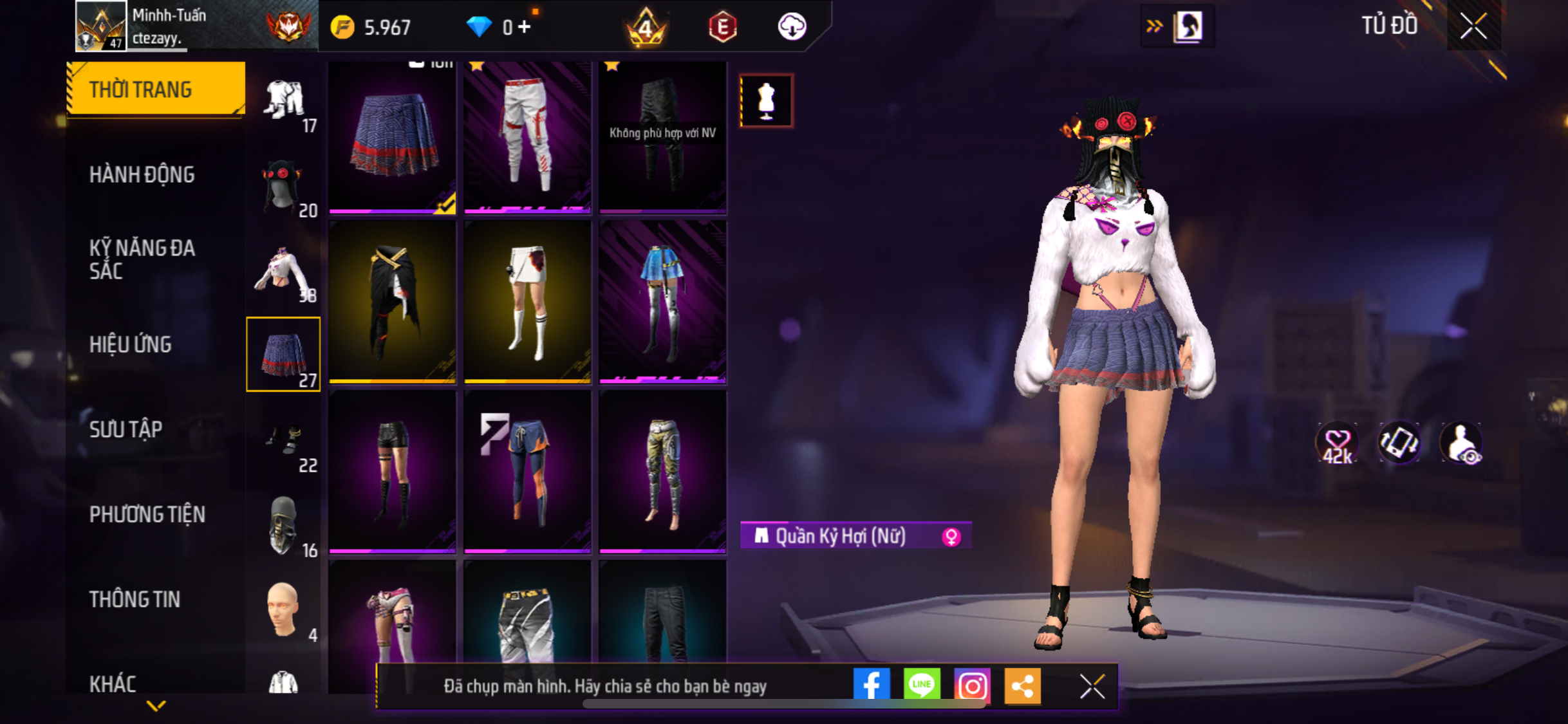Image resolution: width=1568 pixels, height=724 pixels.
Task: Select the Hiệu Ứng tab
Action: click(x=131, y=344)
